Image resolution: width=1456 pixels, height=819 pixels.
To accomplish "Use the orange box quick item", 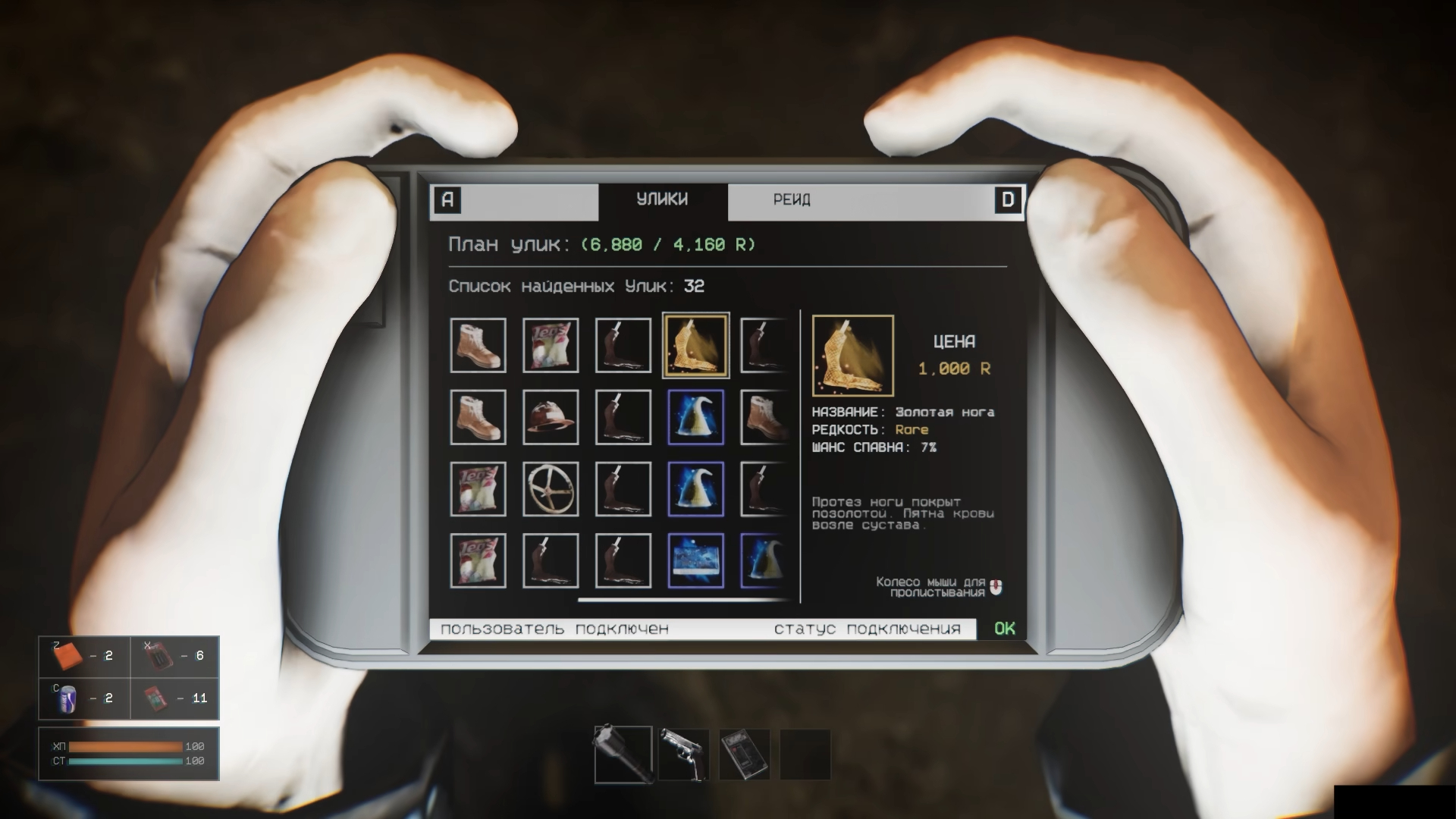I will click(70, 656).
